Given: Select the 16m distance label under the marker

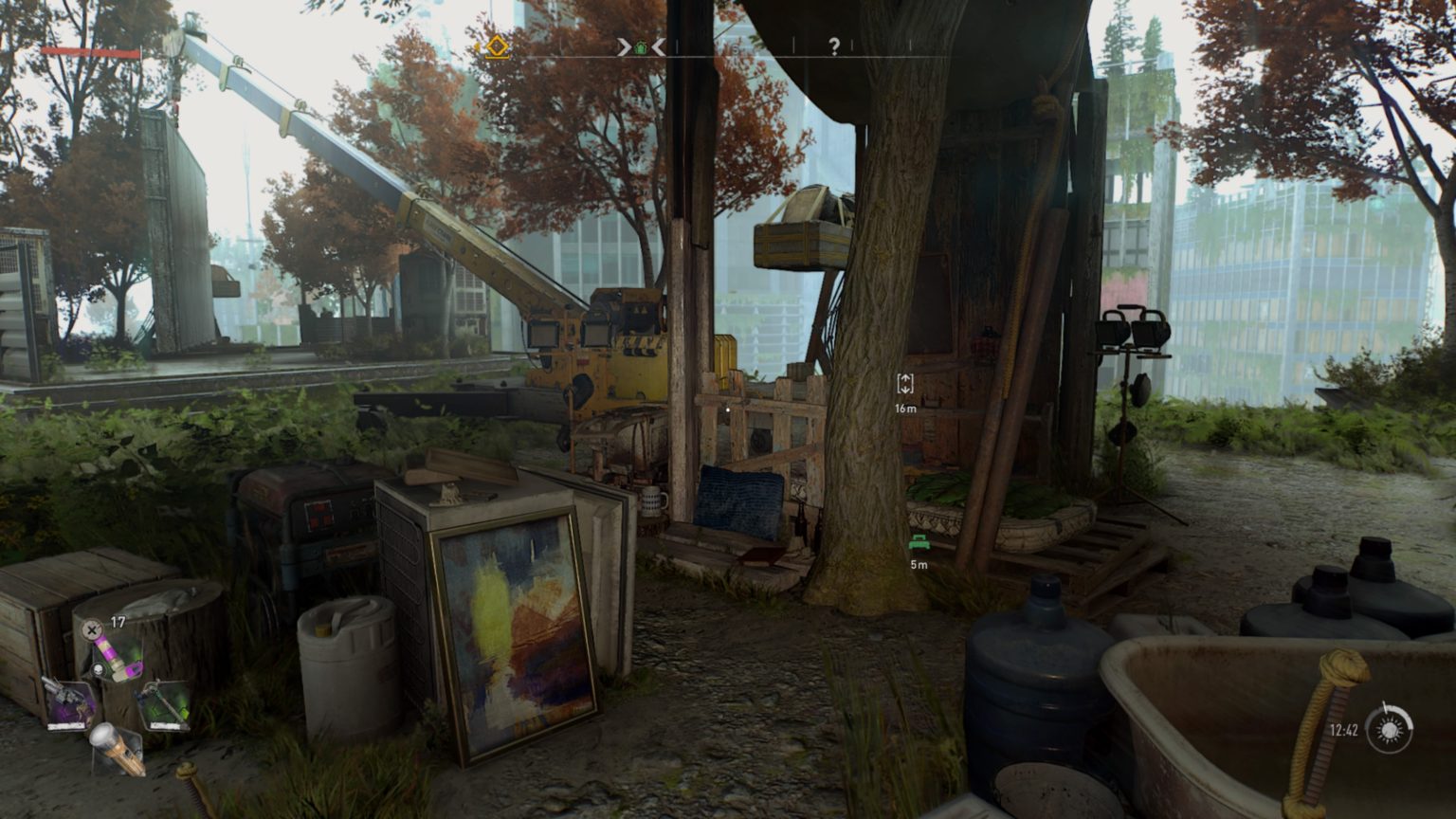Looking at the screenshot, I should pos(905,406).
